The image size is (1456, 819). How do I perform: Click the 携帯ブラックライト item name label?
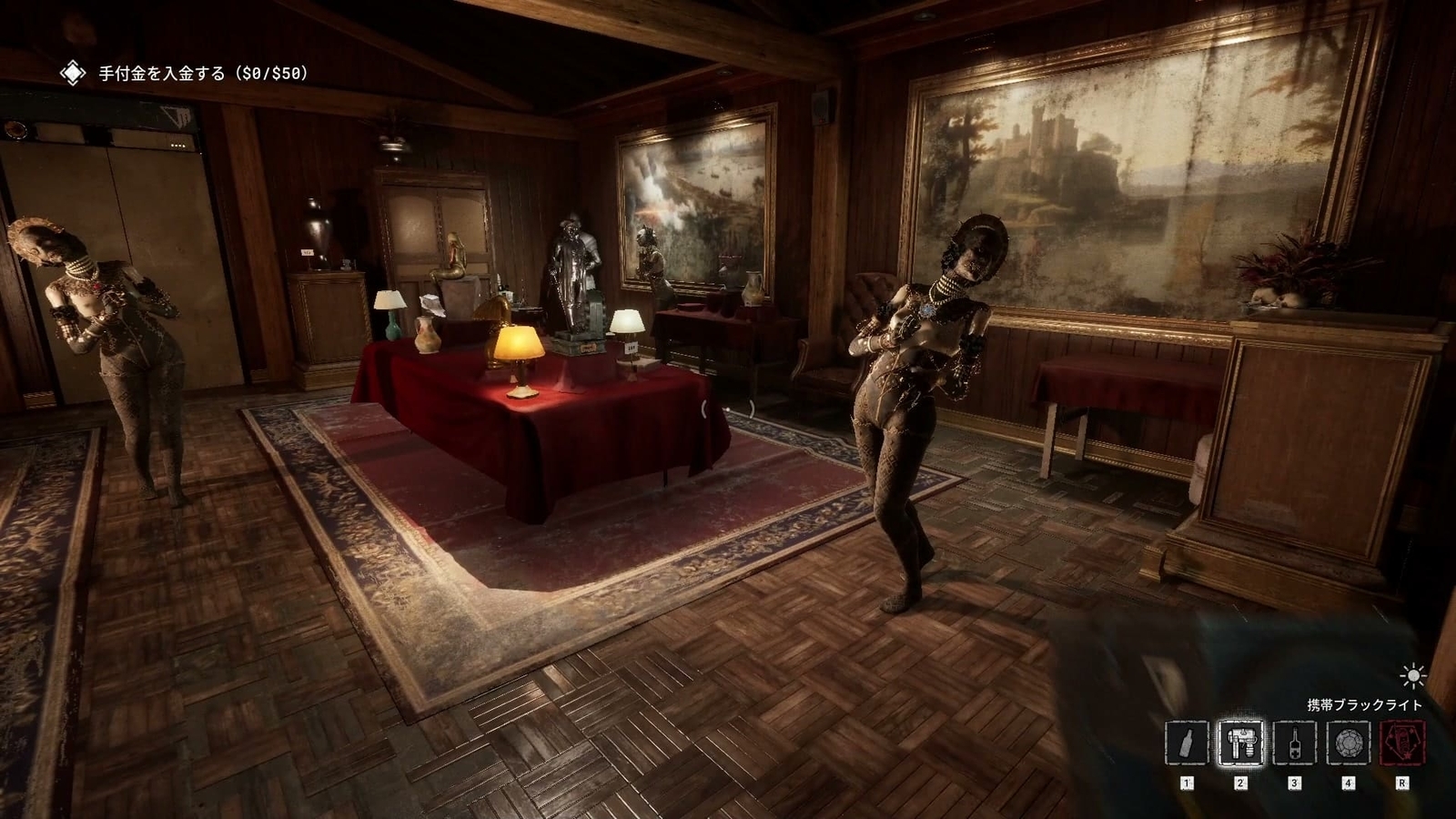point(1363,703)
